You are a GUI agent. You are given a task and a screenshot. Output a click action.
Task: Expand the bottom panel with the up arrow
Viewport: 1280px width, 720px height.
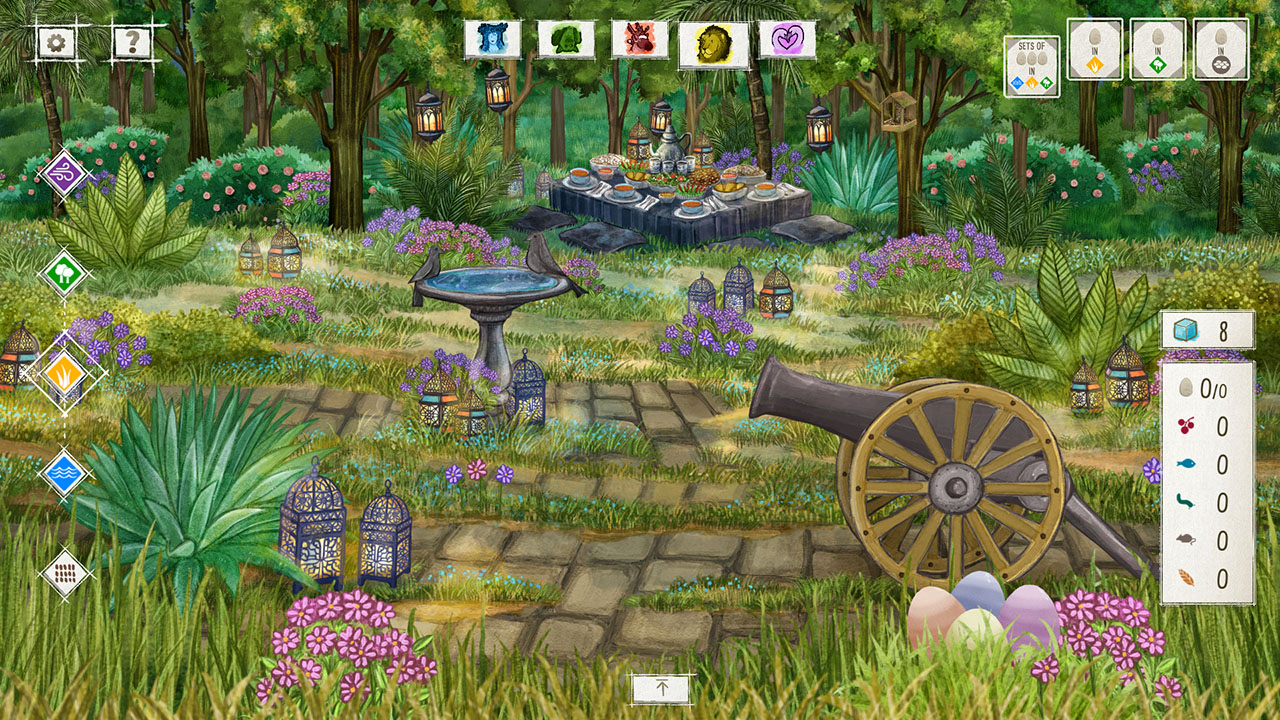point(660,690)
